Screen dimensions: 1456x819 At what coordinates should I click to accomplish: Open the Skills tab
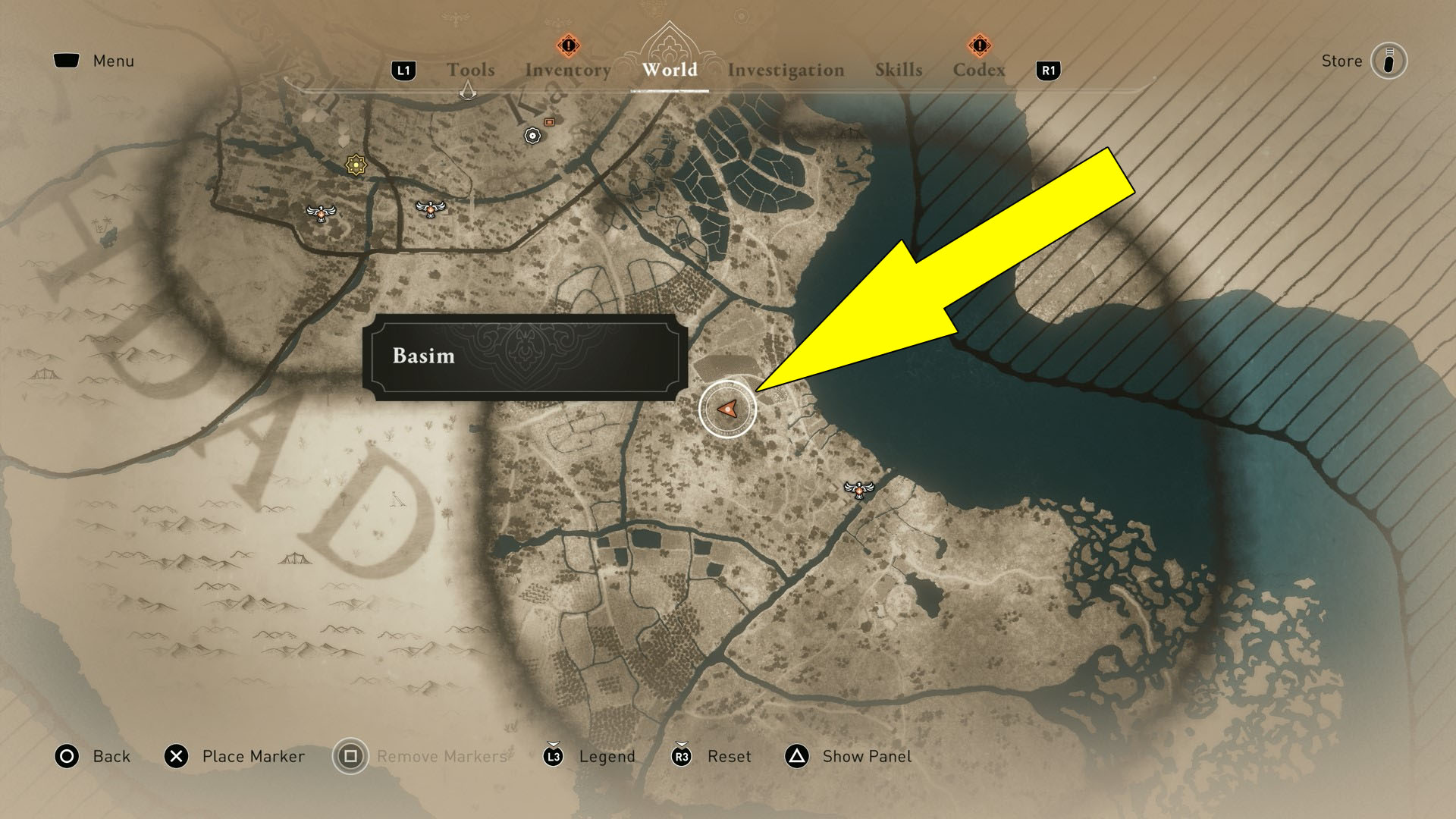898,70
